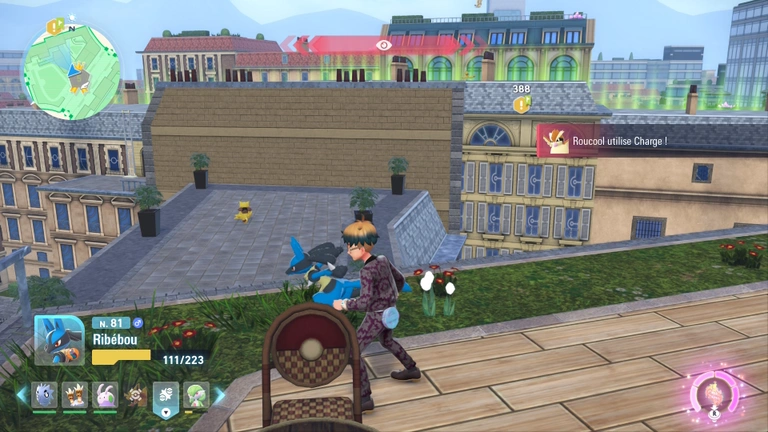Viewport: 768px width, 432px height.
Task: Select the yellow 388 distance marker
Action: [x=521, y=104]
